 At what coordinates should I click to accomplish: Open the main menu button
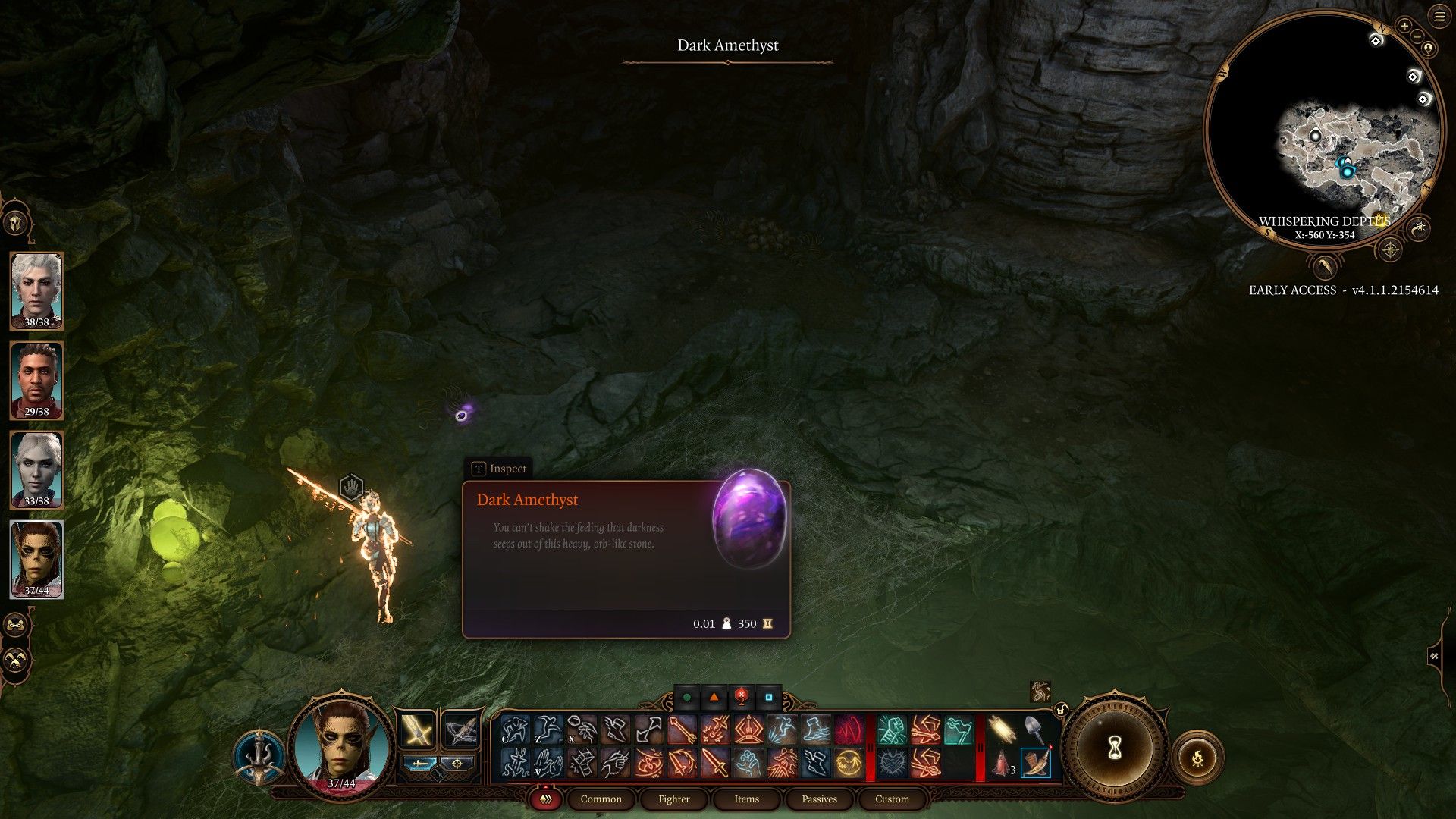(x=1439, y=17)
